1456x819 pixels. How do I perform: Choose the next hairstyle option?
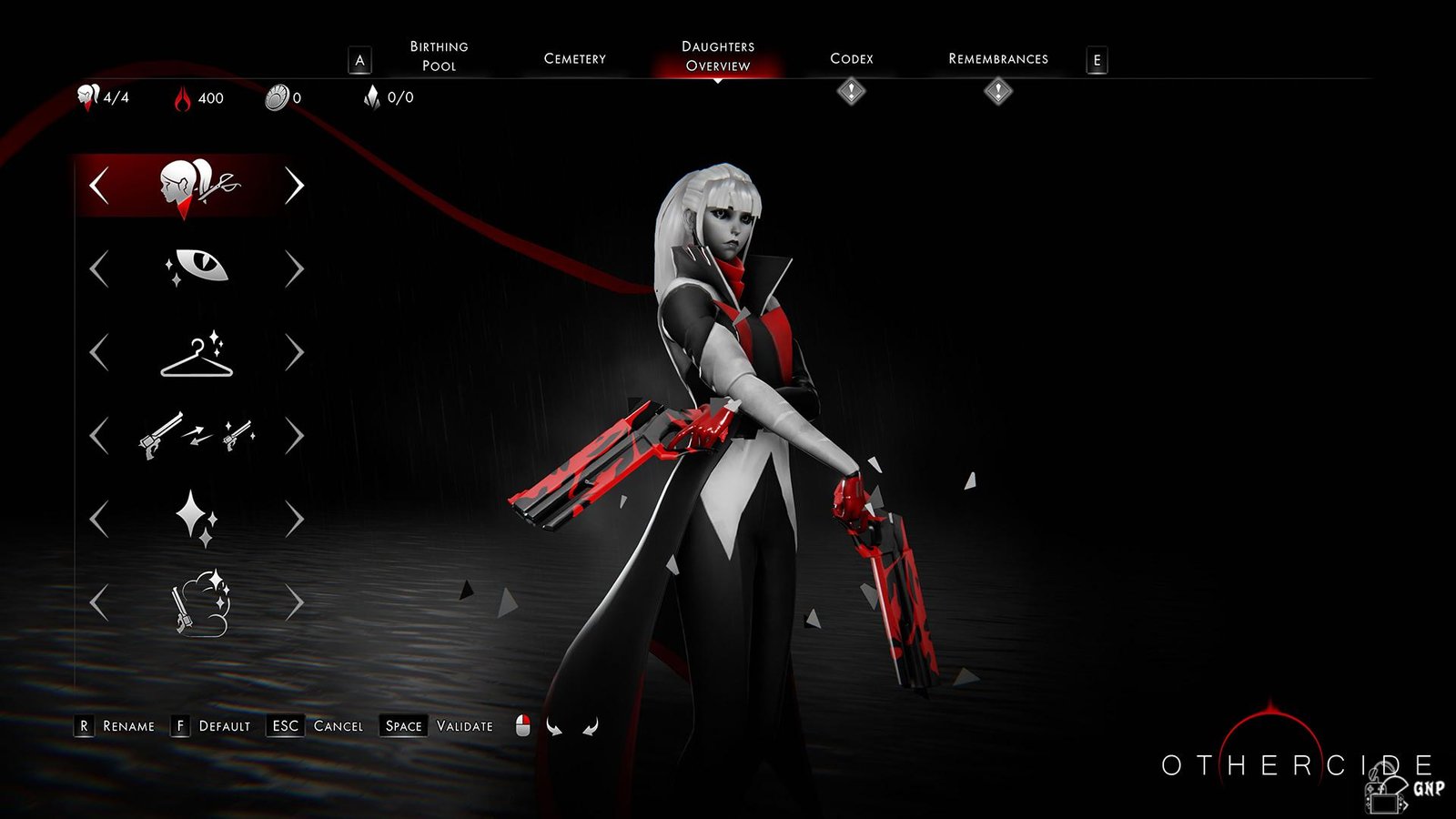pos(294,186)
